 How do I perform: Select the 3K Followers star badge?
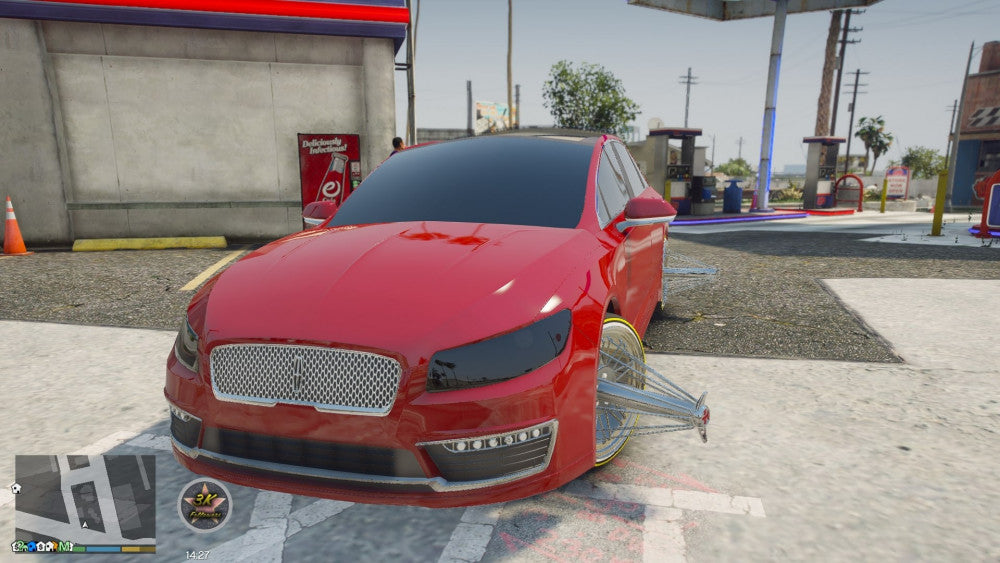(204, 505)
